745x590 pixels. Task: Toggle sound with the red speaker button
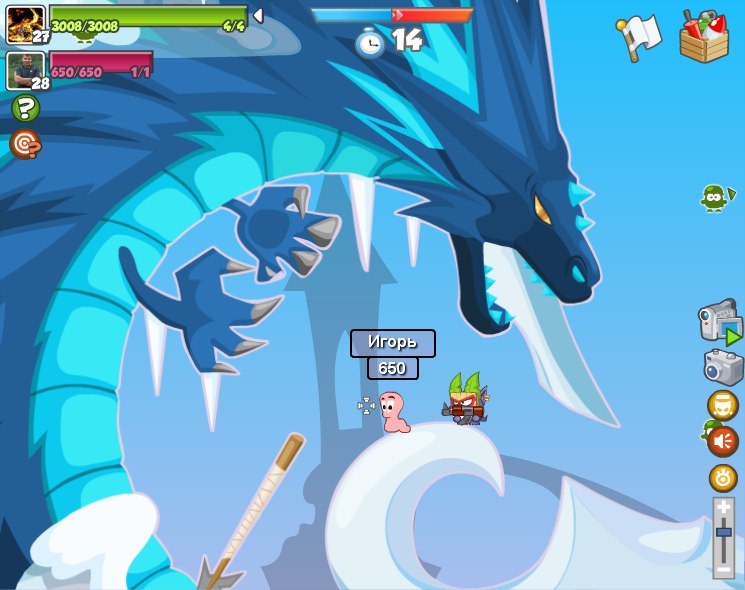[722, 441]
